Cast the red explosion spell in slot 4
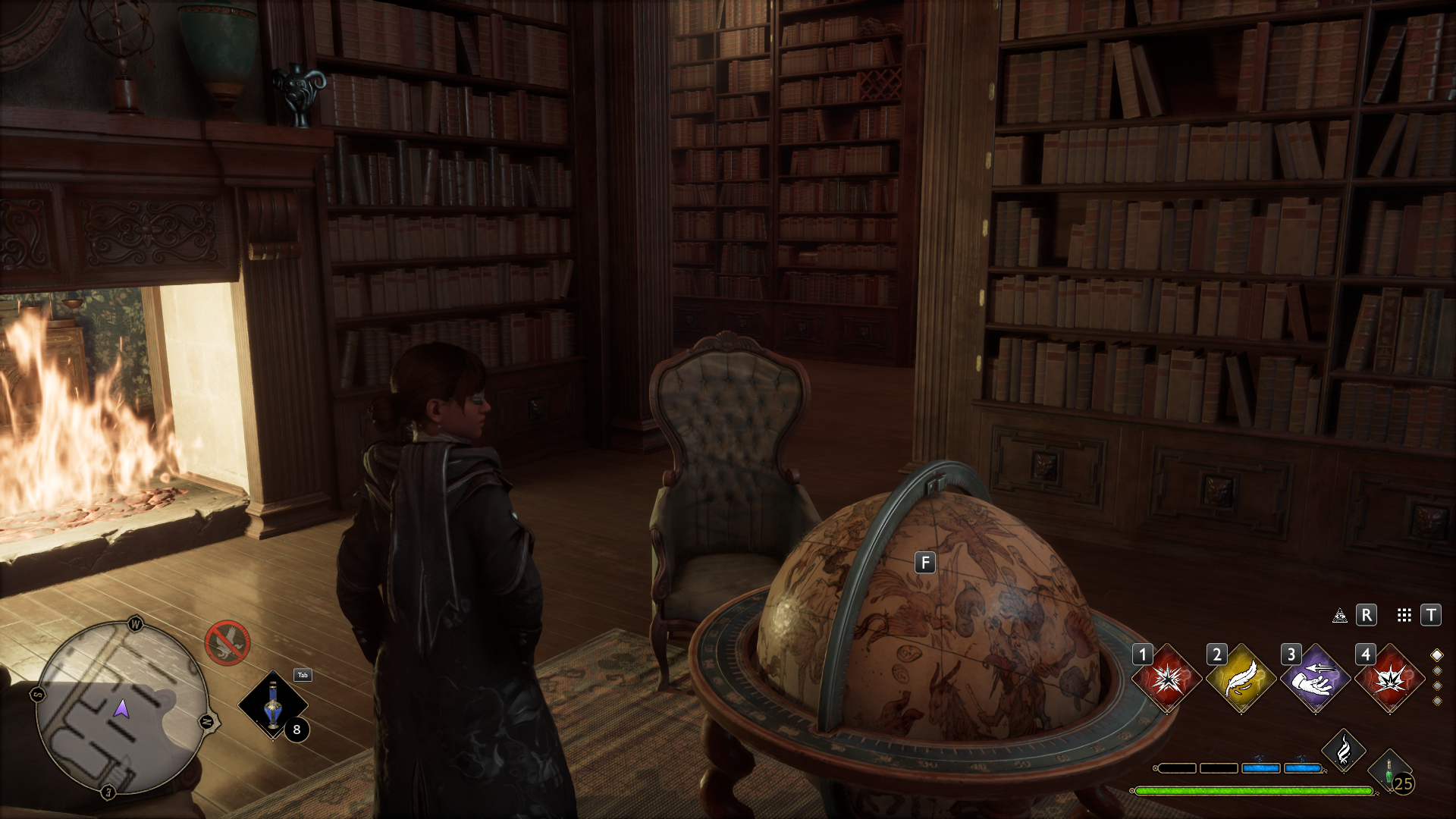1456x819 pixels. (x=1390, y=679)
